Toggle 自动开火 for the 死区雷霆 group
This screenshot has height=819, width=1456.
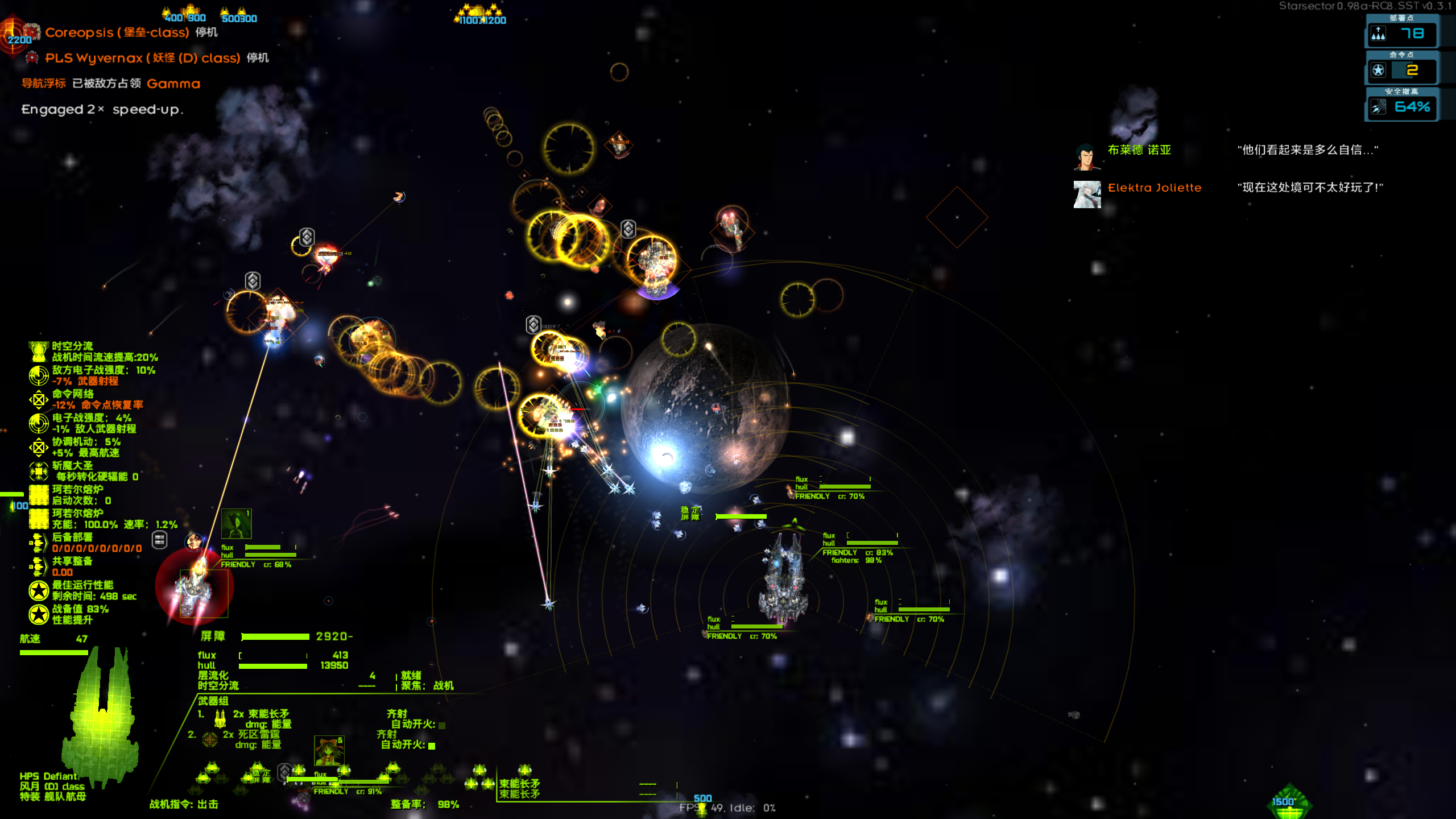[x=432, y=746]
